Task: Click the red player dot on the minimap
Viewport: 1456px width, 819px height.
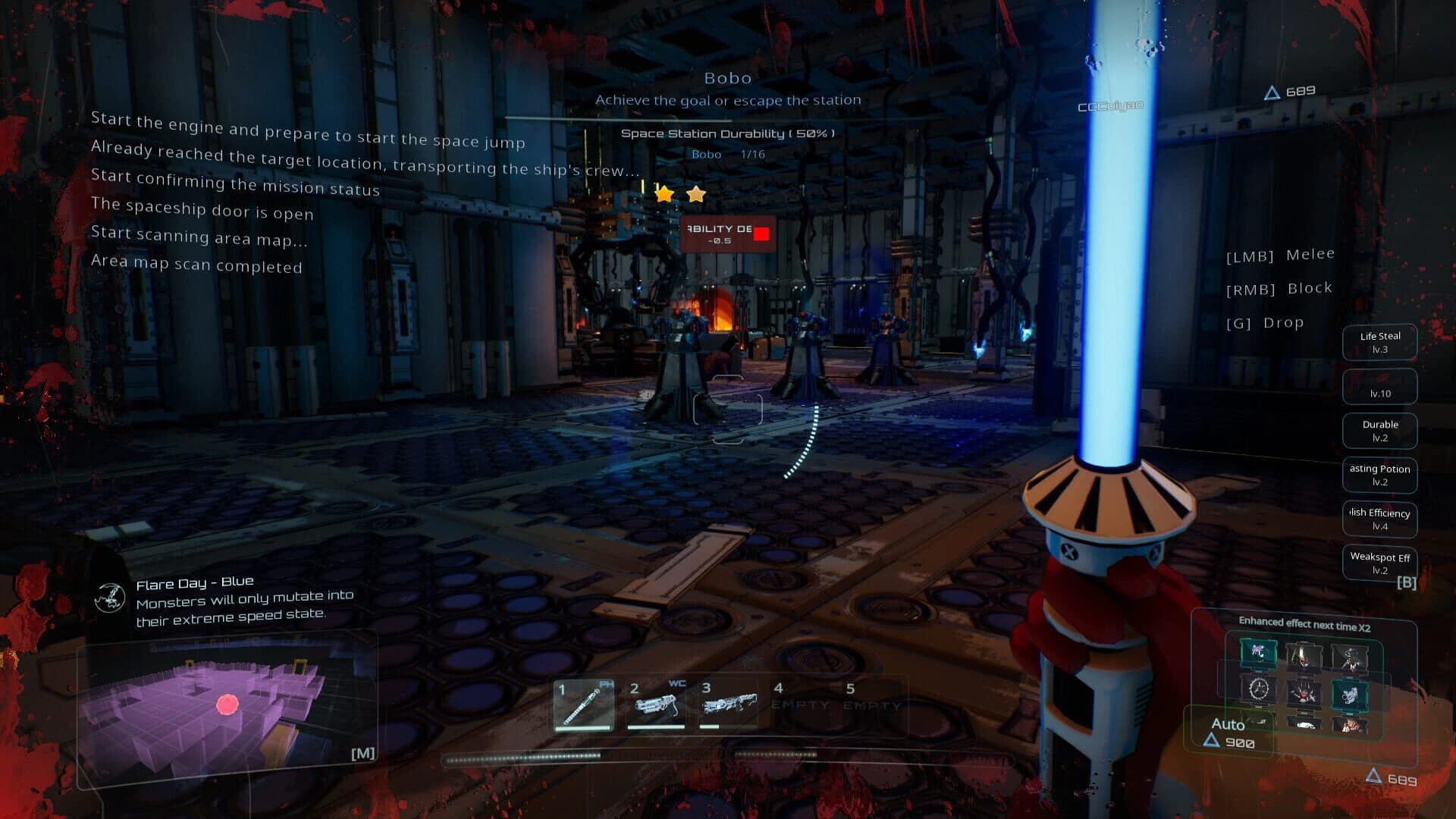Action: (229, 704)
